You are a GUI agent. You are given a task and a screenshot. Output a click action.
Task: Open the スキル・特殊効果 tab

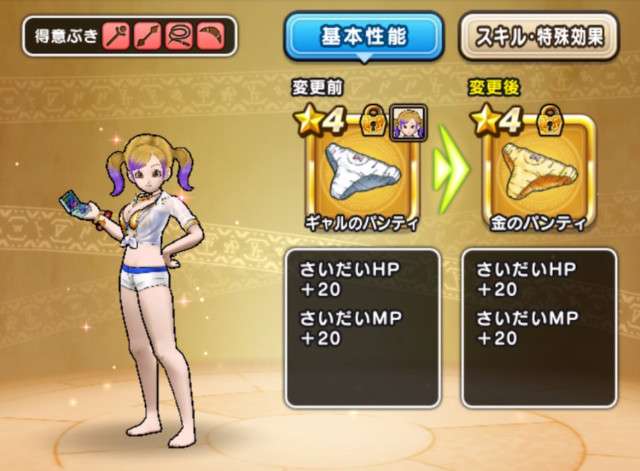tap(538, 37)
